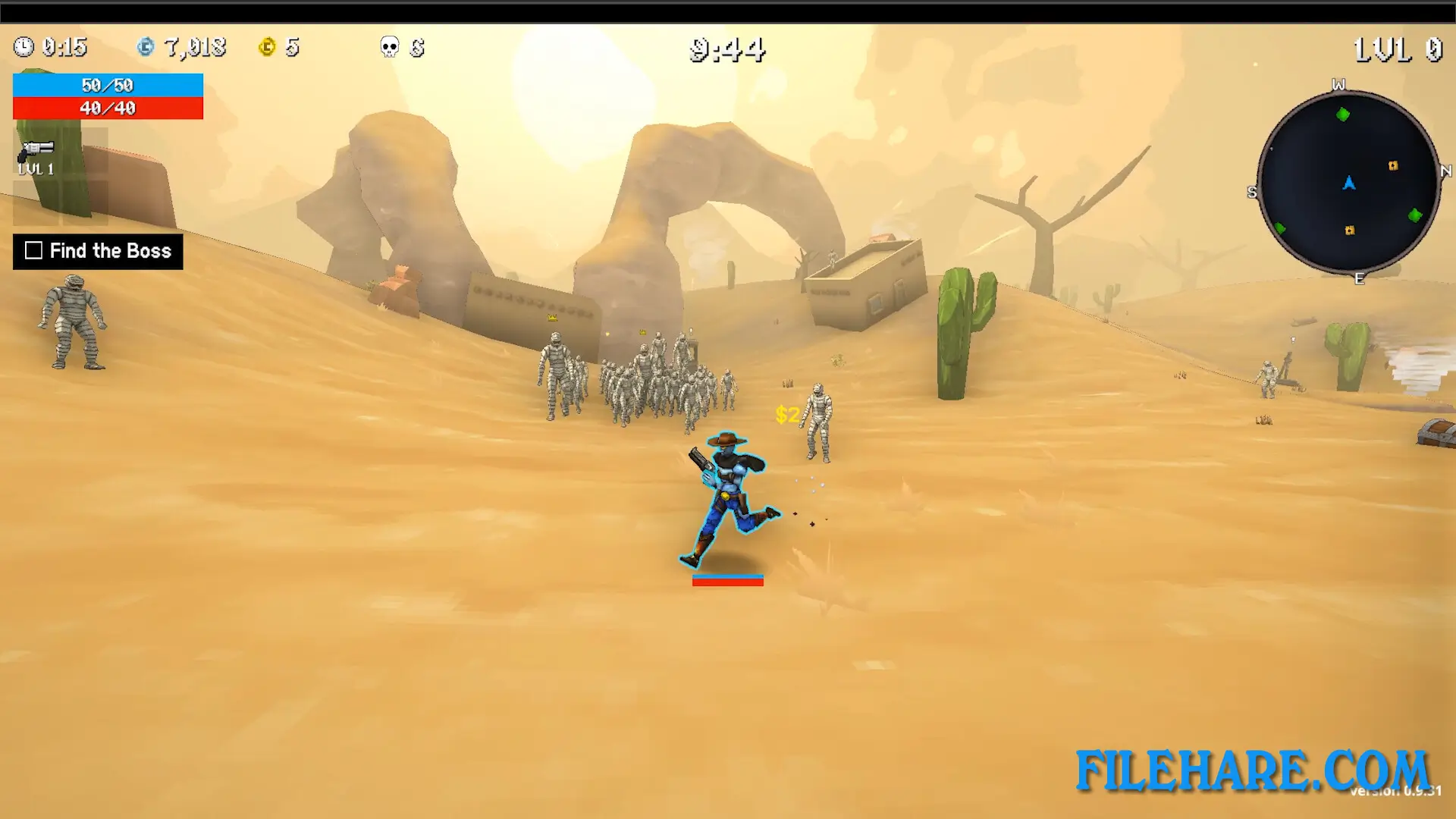Check the Find the Boss objective box
Screen dimensions: 1456x819
[x=33, y=250]
